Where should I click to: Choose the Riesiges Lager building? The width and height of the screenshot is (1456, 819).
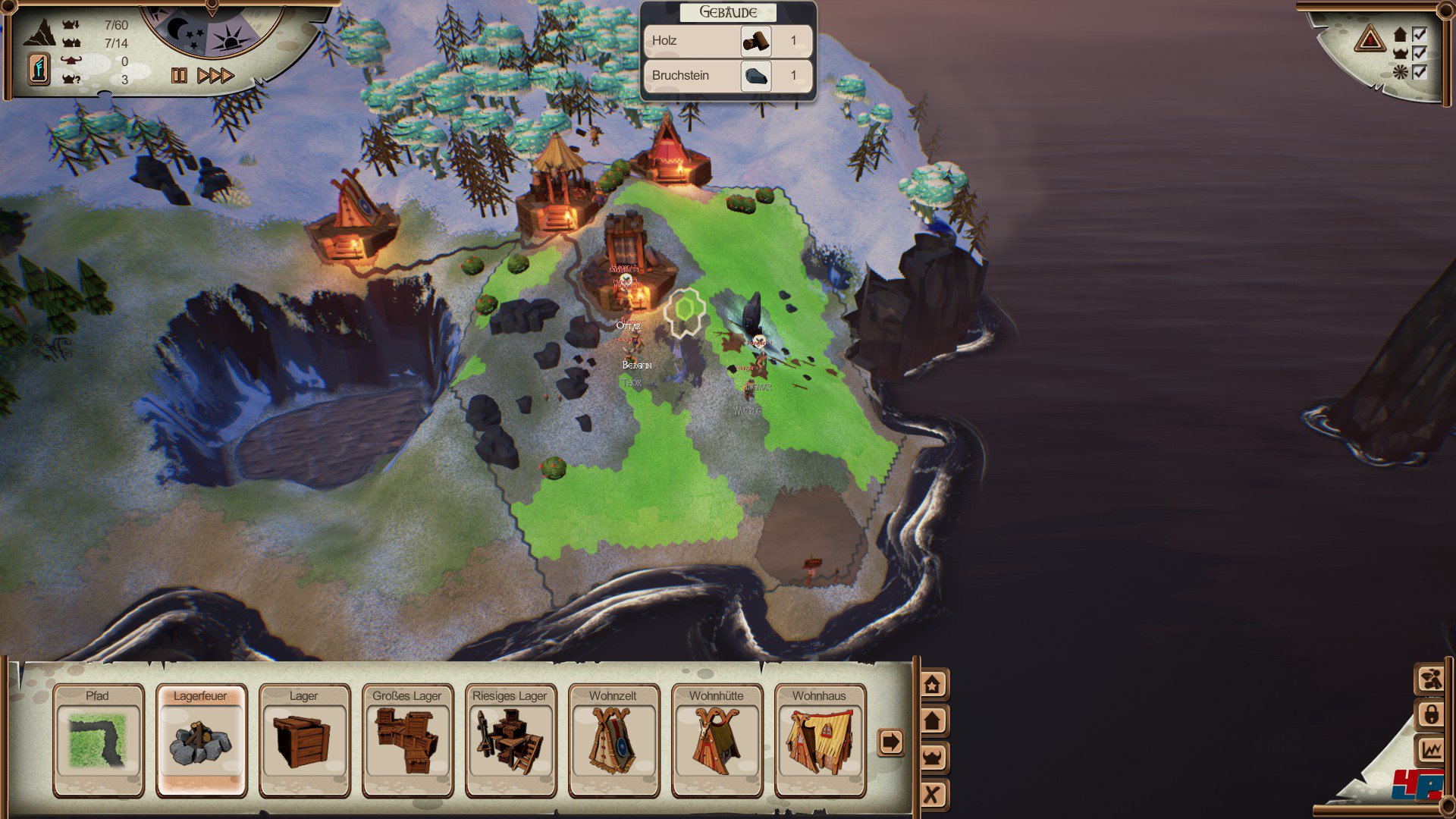point(510,740)
